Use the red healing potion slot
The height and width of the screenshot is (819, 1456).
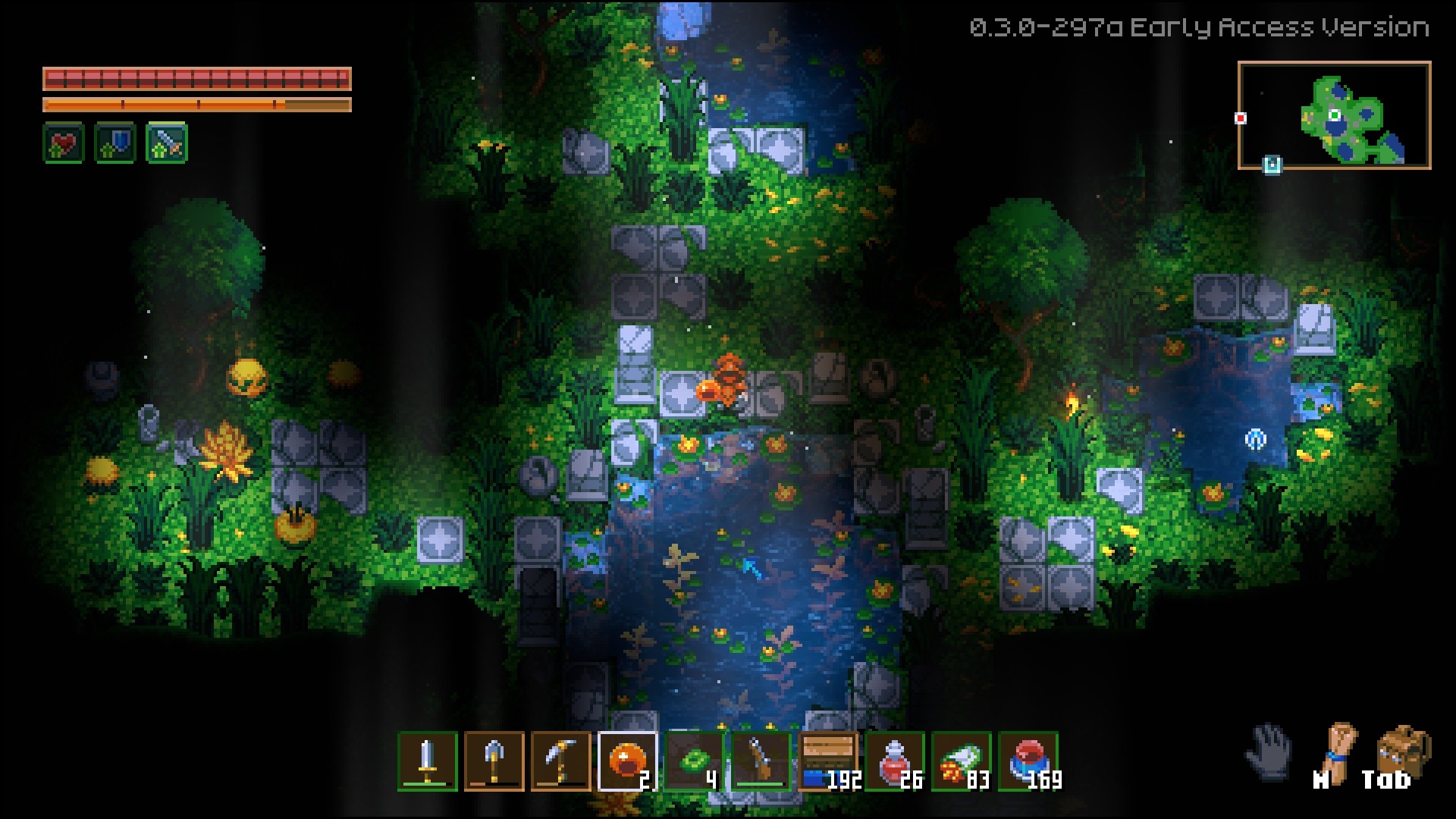(x=895, y=761)
